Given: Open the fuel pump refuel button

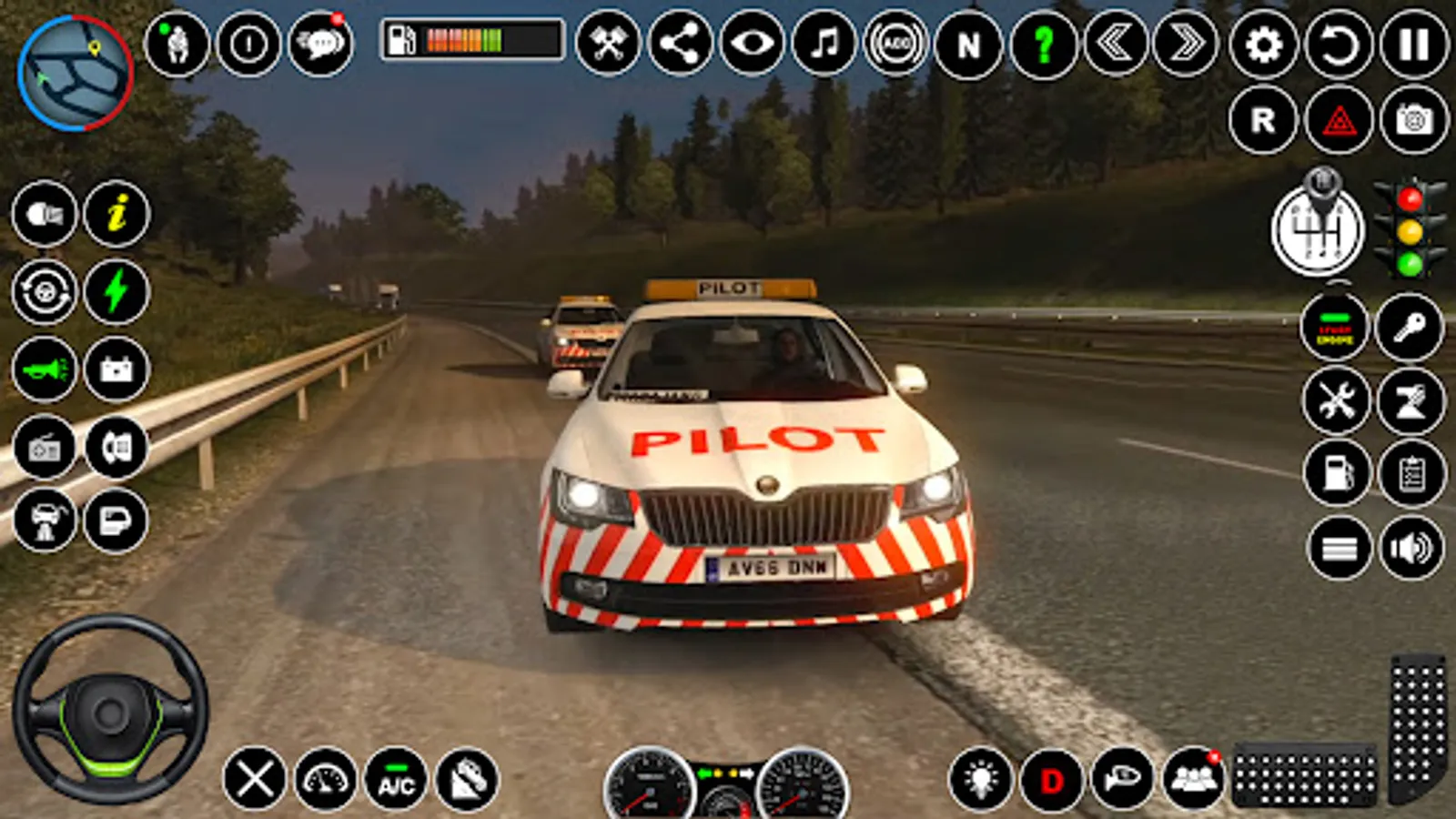Looking at the screenshot, I should pyautogui.click(x=1337, y=473).
